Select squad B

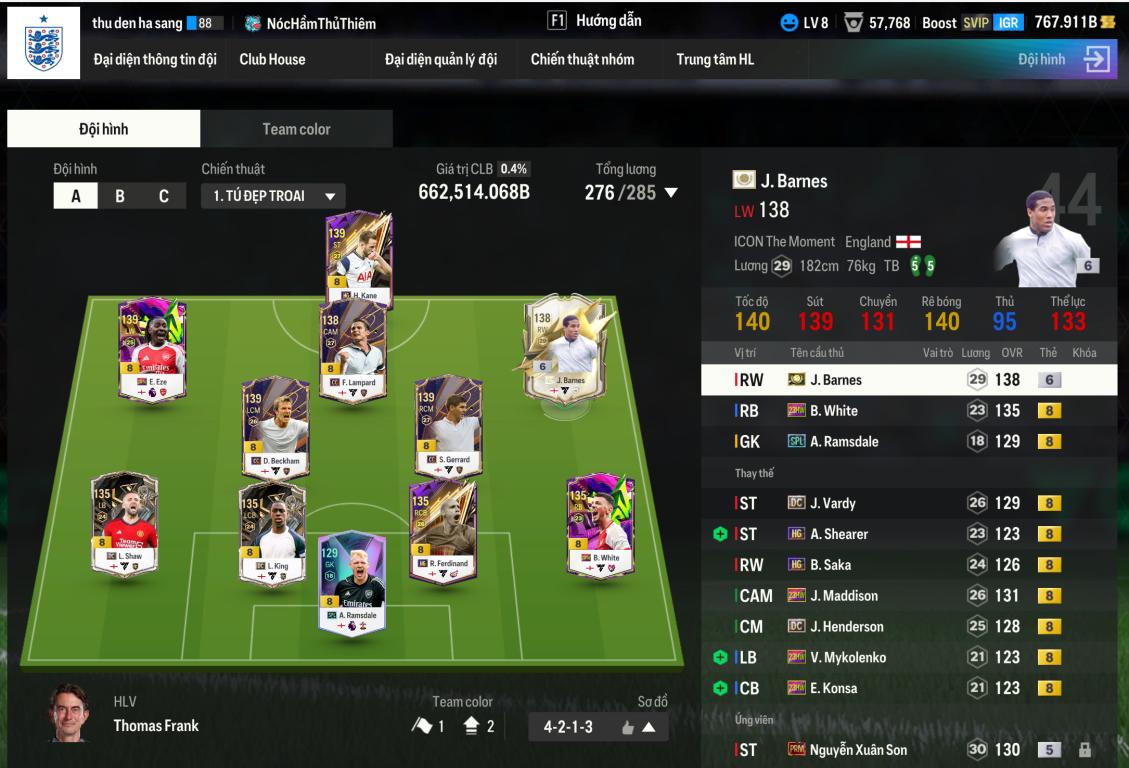(120, 196)
